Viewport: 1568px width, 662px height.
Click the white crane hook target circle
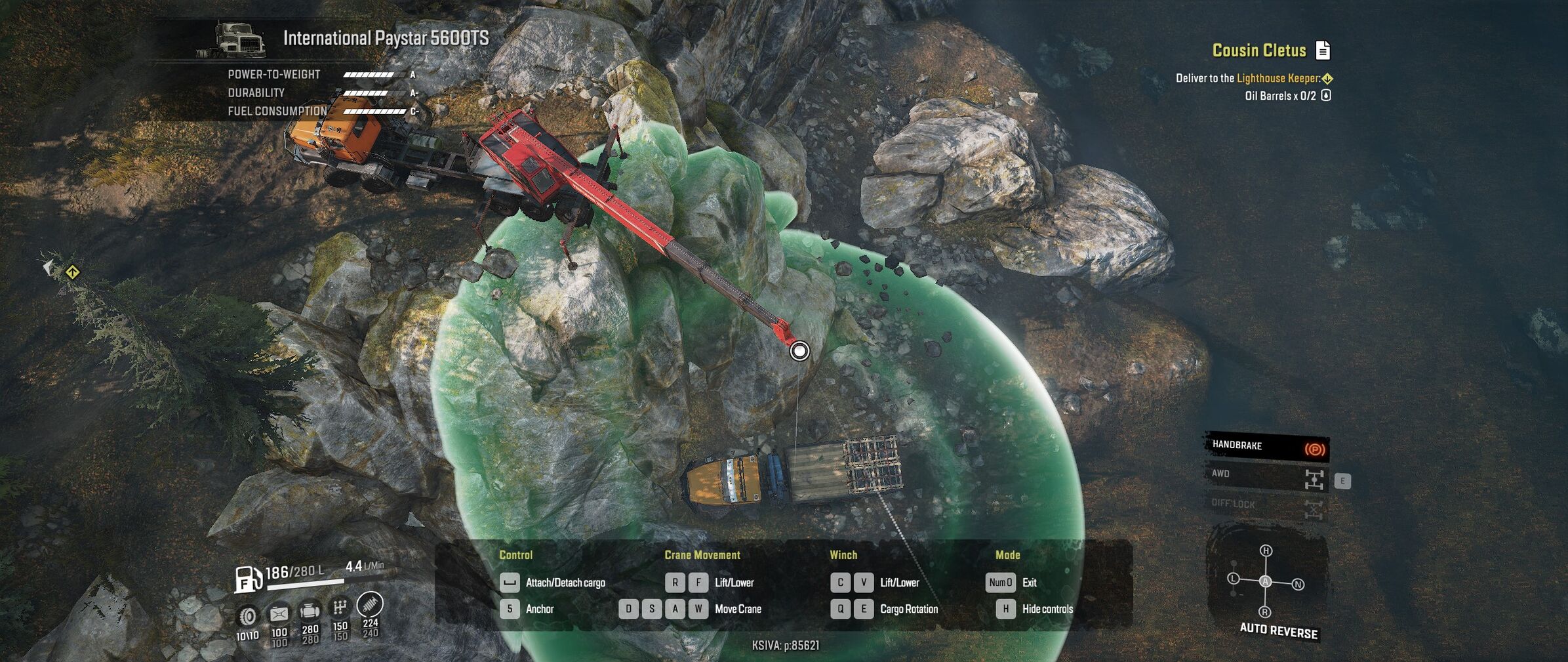[x=799, y=351]
